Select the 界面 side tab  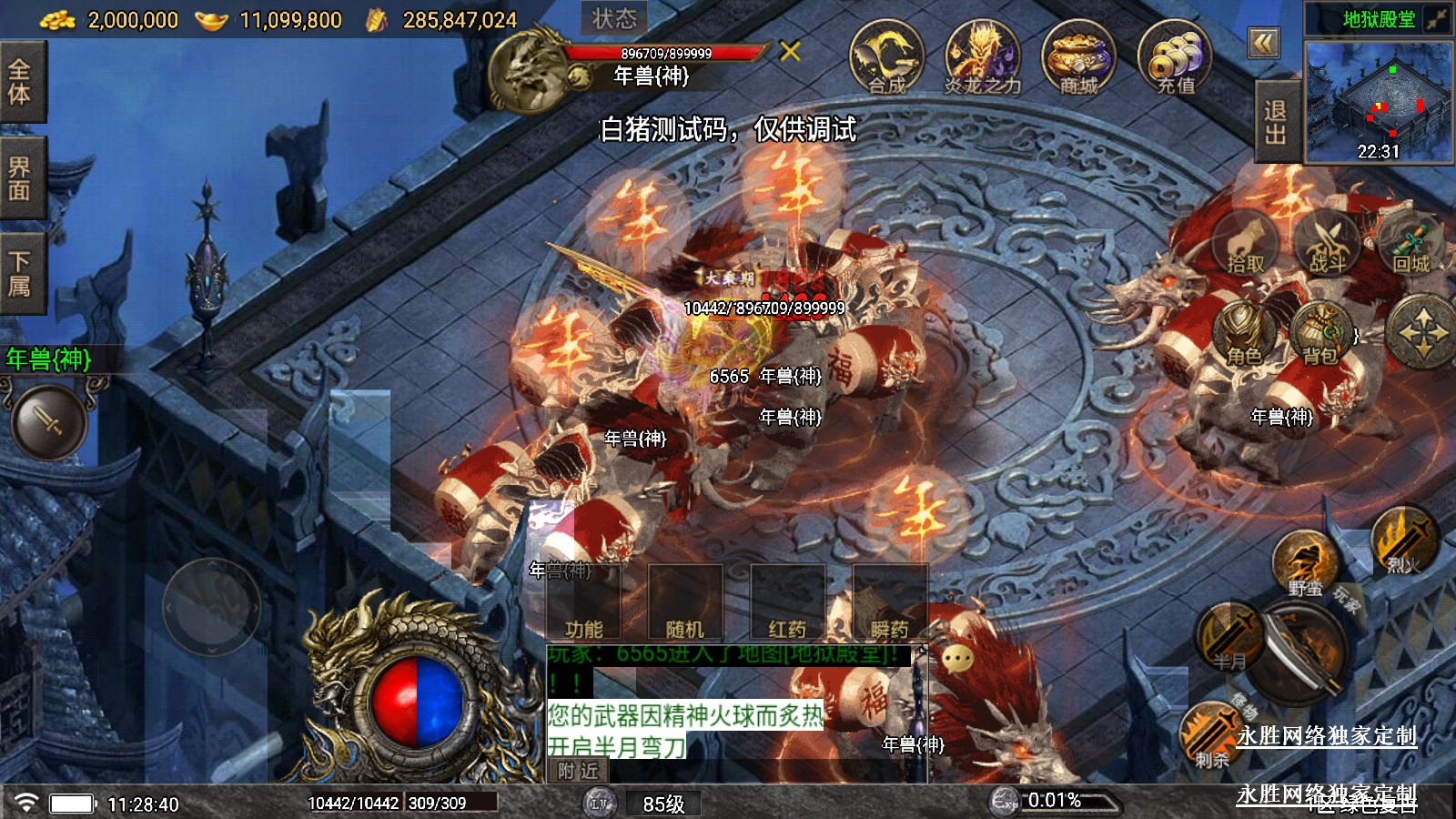click(x=20, y=178)
